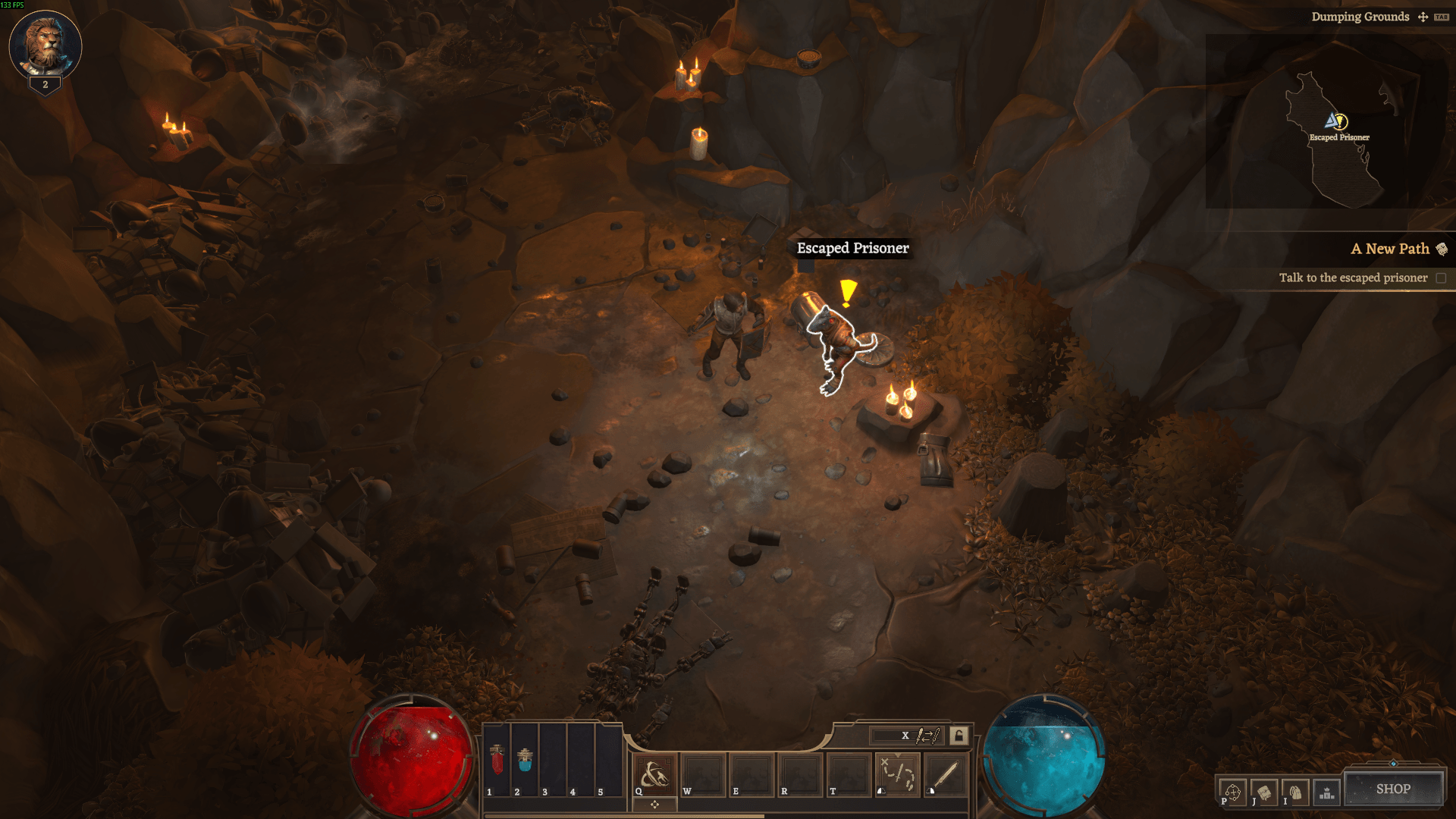
Task: Open the journal scroll icon
Action: click(x=1264, y=792)
